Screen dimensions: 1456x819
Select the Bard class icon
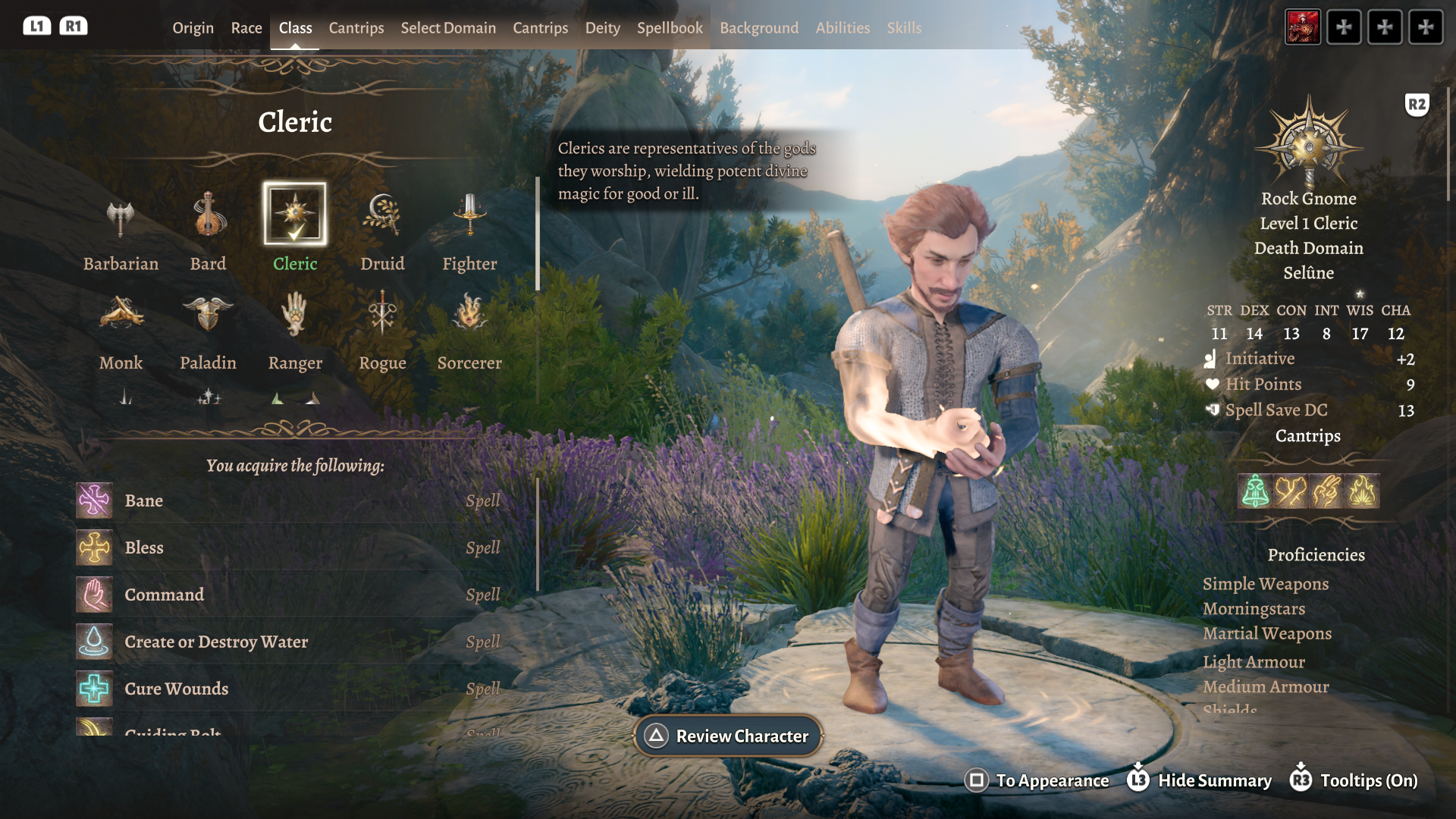tap(208, 216)
